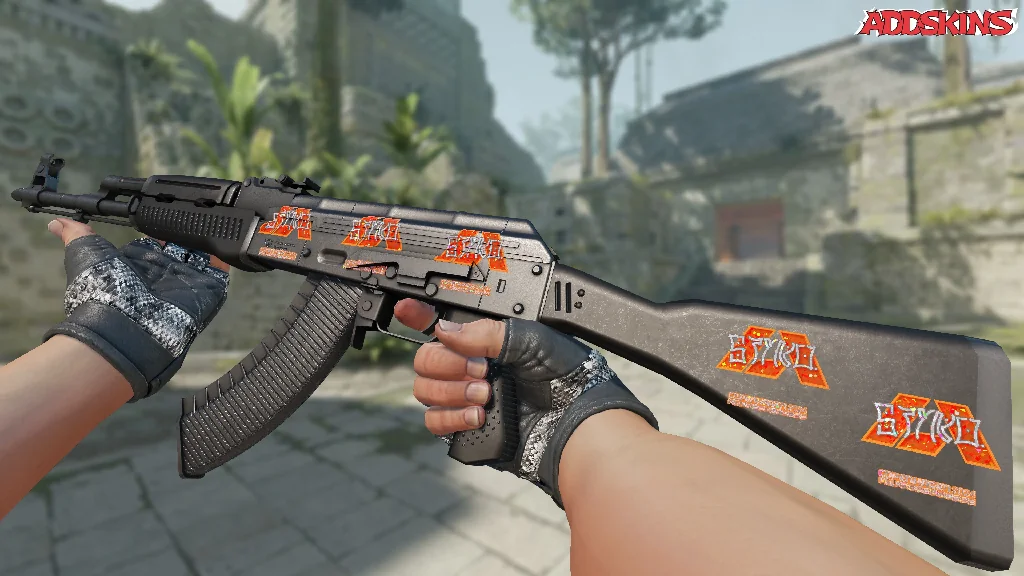Click the ADDSKINS logo
Viewport: 1024px width, 576px height.
pyautogui.click(x=937, y=22)
